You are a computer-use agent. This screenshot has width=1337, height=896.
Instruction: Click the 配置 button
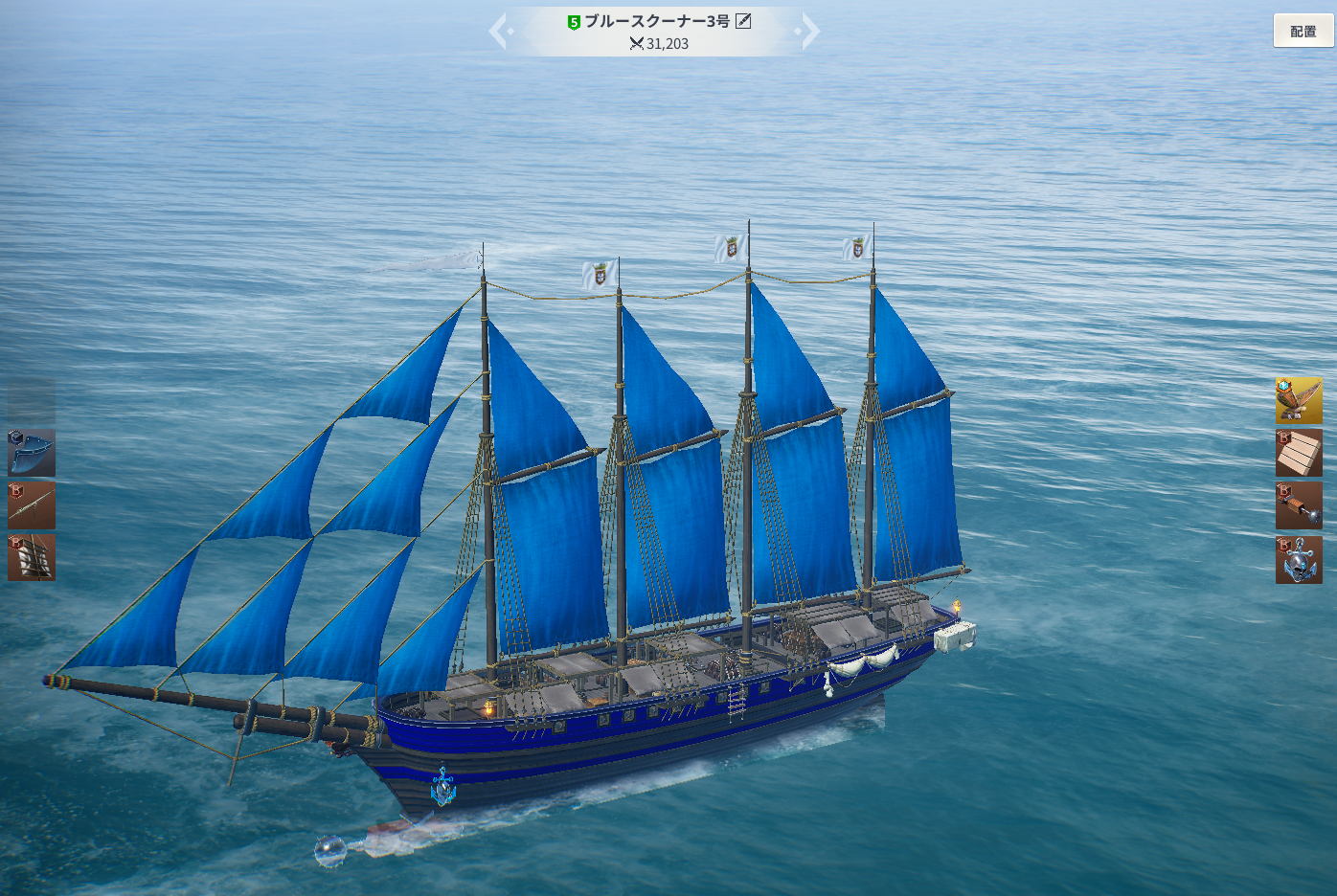point(1303,32)
